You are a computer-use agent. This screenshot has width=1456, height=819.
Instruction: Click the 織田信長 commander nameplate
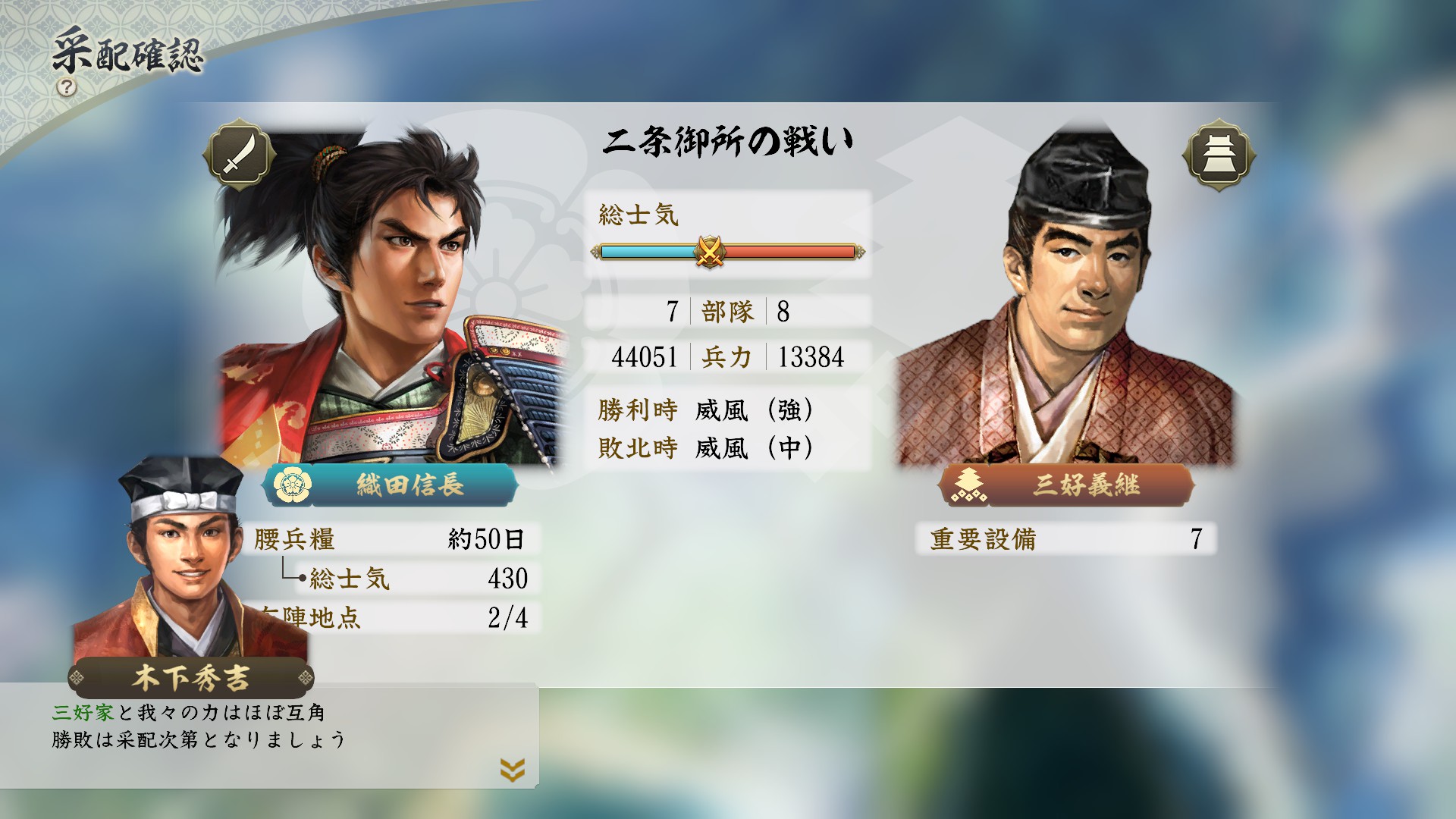[392, 485]
